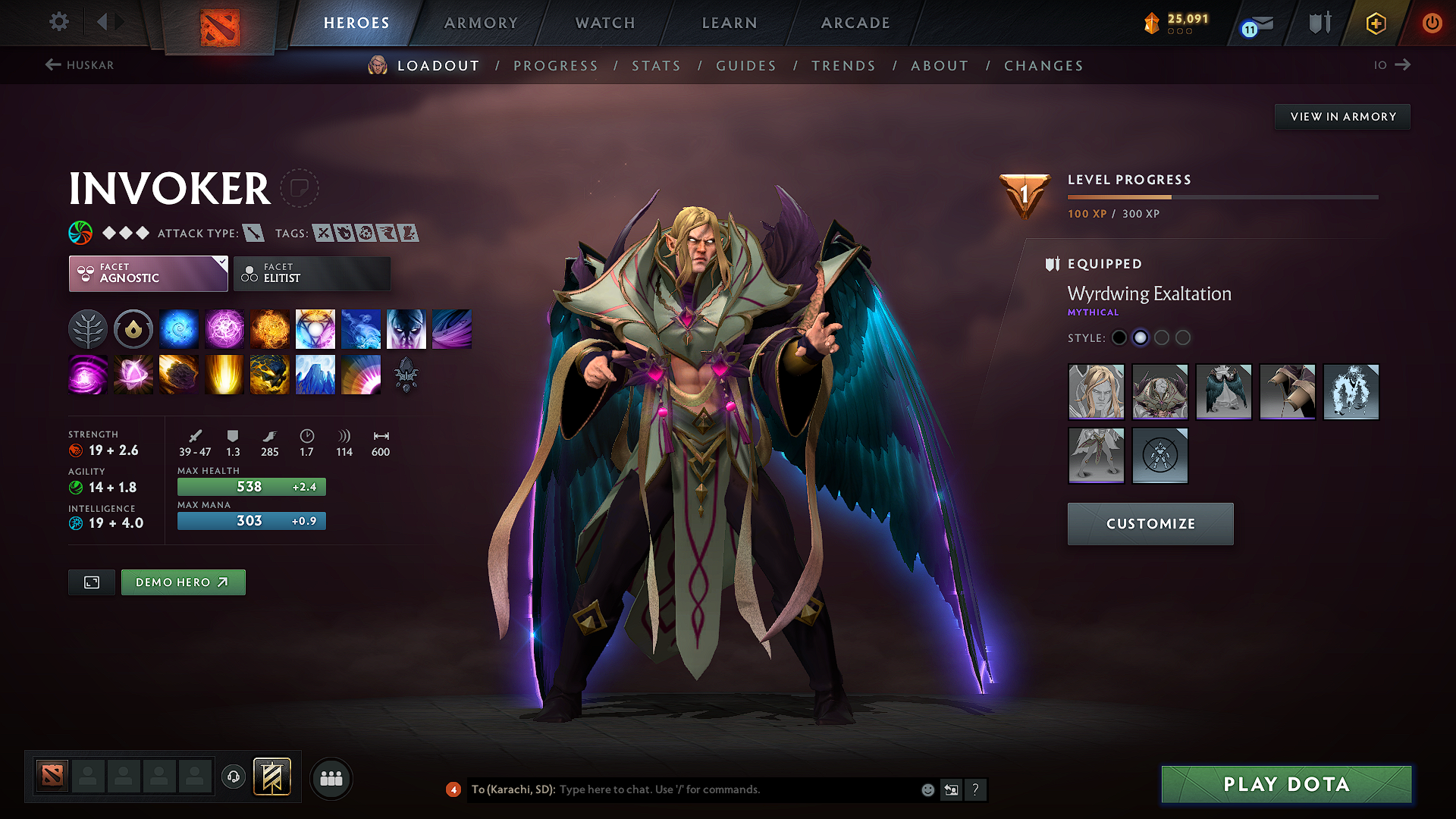Select the fourth style option circle
The width and height of the screenshot is (1456, 819).
[1184, 337]
